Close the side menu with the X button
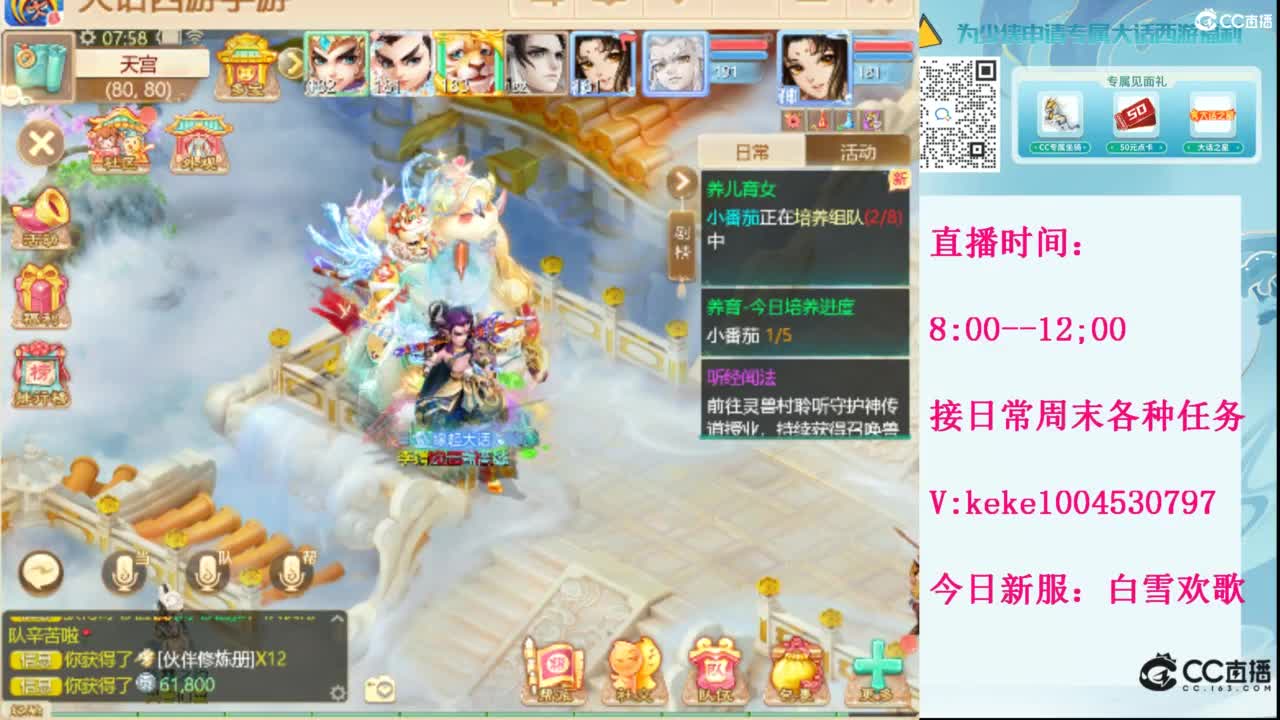Image resolution: width=1280 pixels, height=720 pixels. (x=41, y=143)
